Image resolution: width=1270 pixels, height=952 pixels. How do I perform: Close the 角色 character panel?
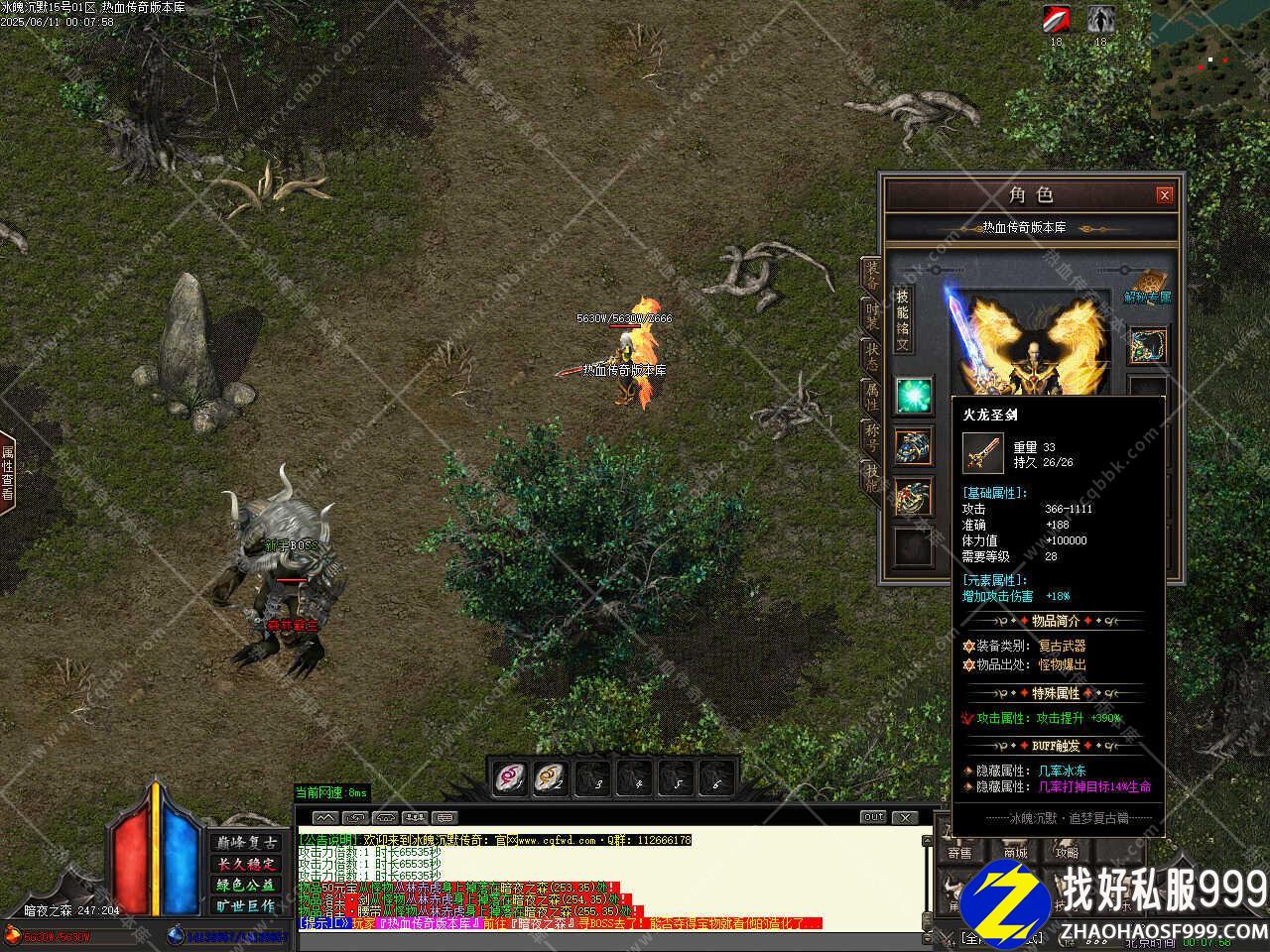tap(1165, 195)
